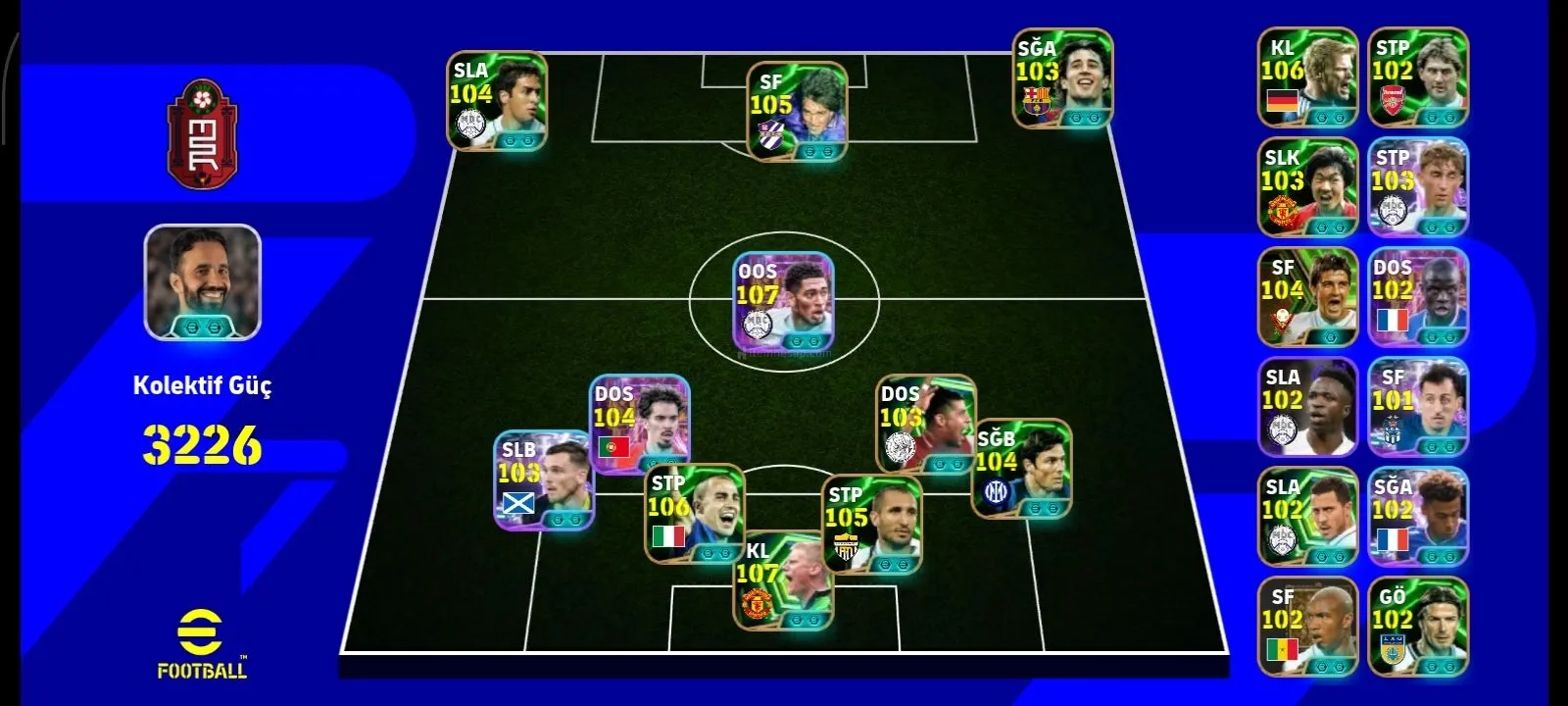Select the OOS 107 midfielder card

(x=784, y=301)
